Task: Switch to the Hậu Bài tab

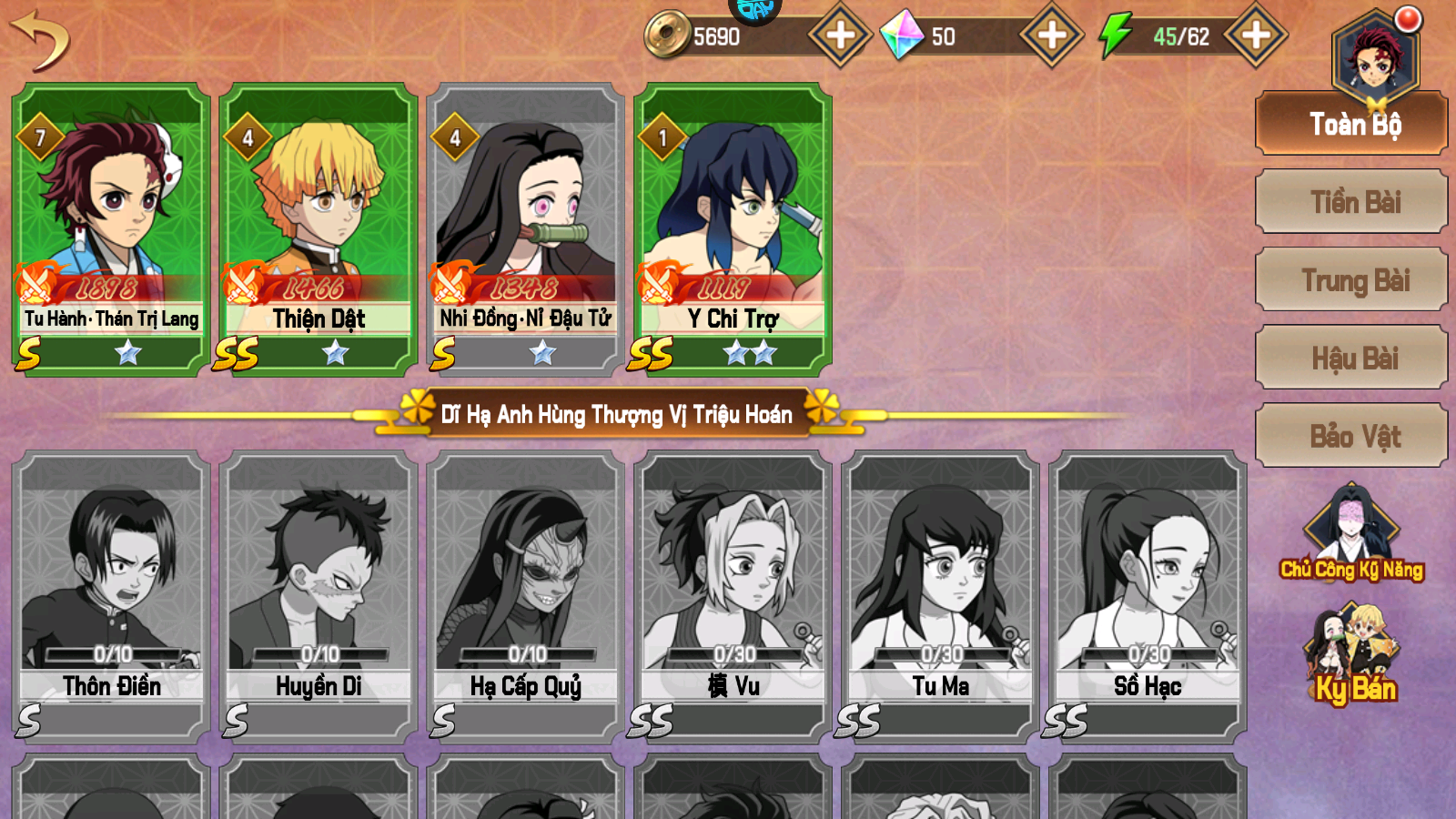Action: pyautogui.click(x=1350, y=359)
